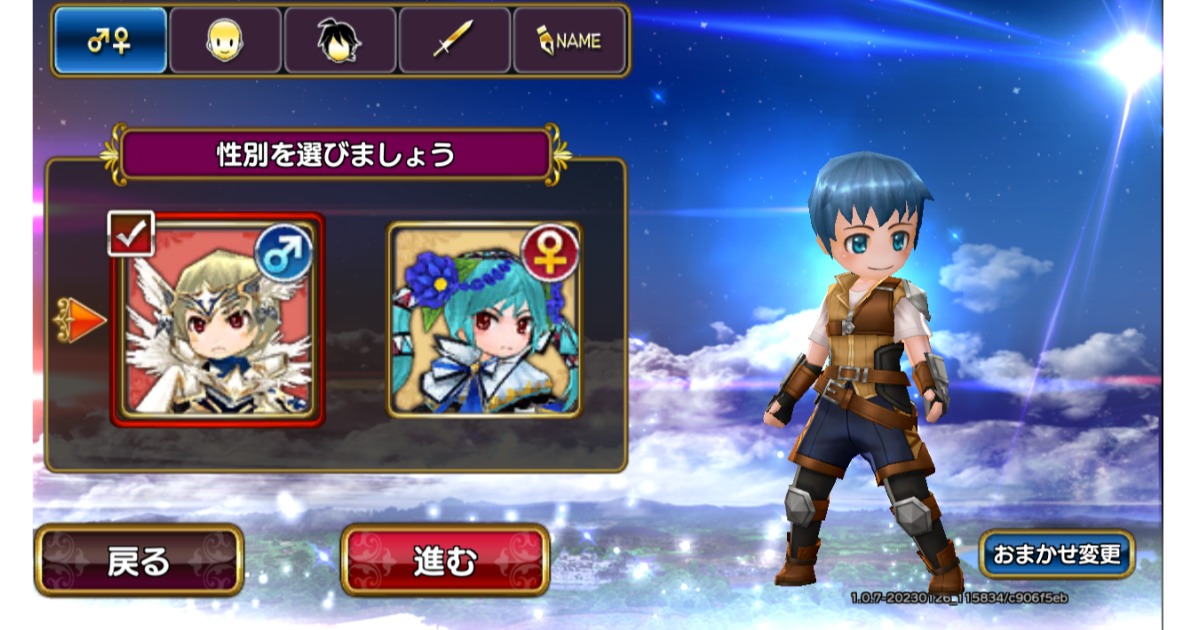Proceed with the 進む button
This screenshot has height=630, width=1200.
coord(445,560)
